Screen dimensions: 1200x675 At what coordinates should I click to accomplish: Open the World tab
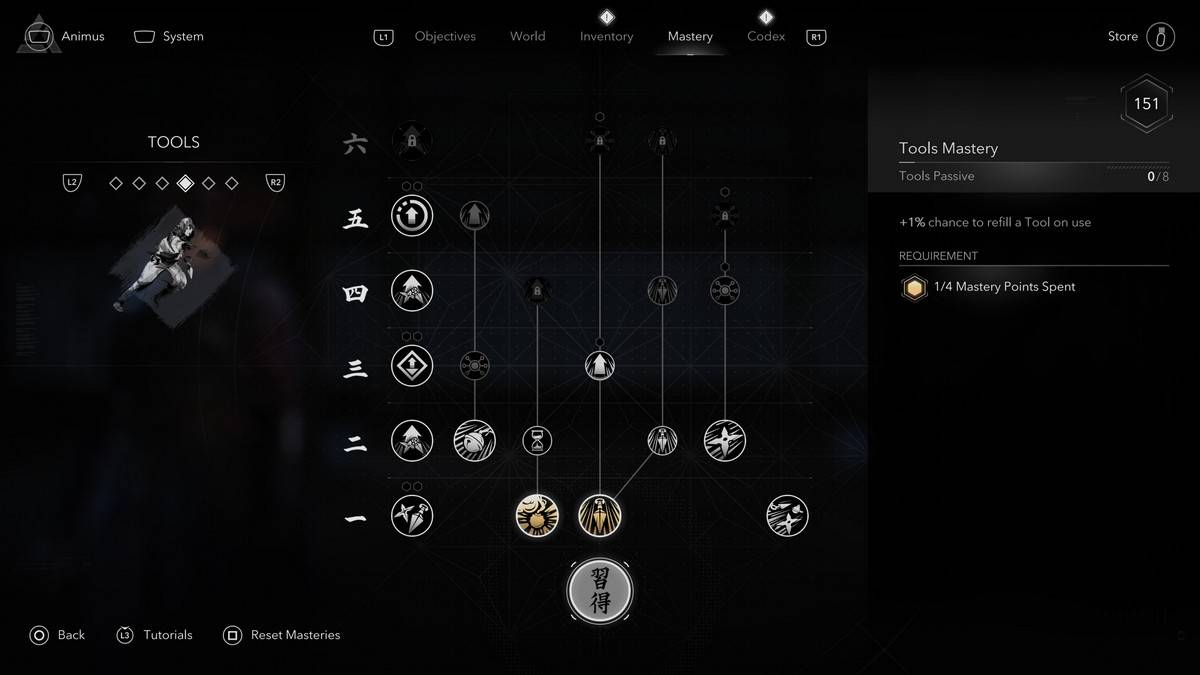click(527, 36)
